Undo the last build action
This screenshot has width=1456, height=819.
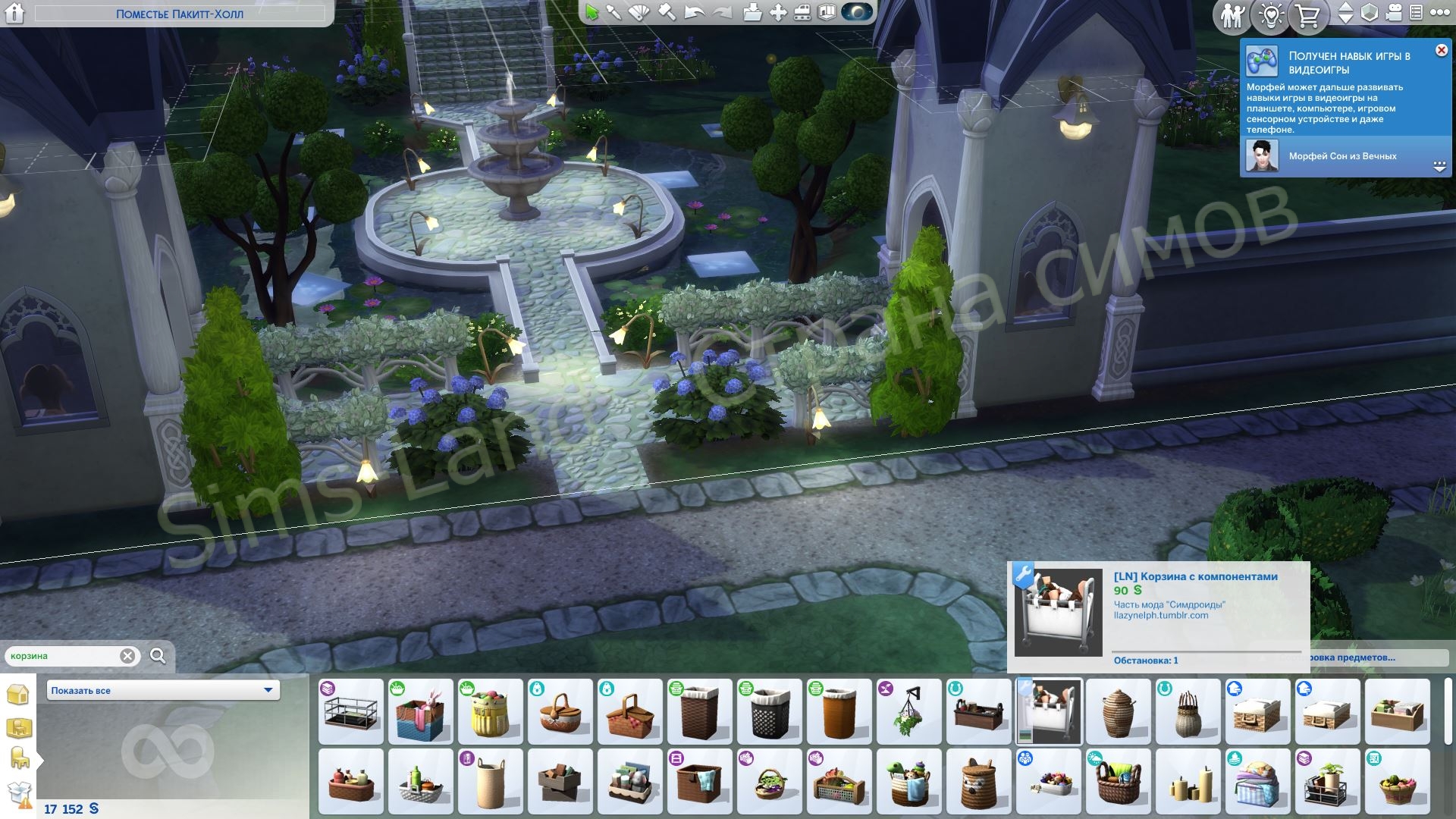(694, 12)
